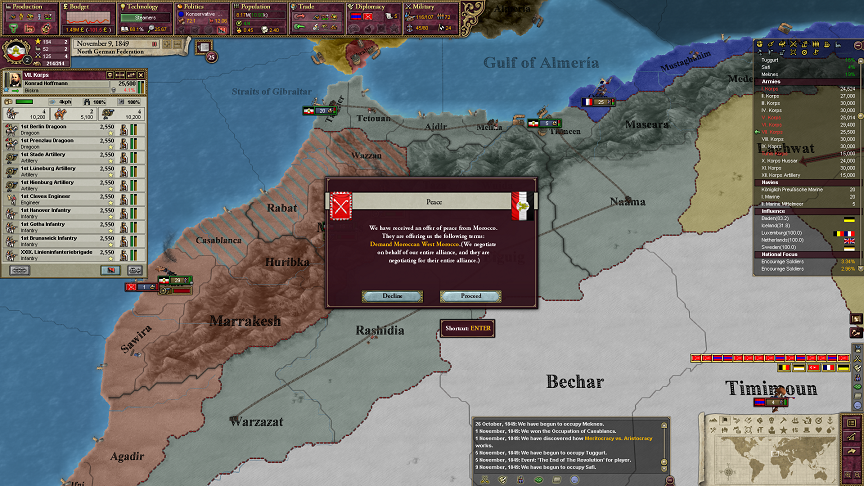Select Königlich Preußische Marine in the outliner
This screenshot has height=486, width=864.
[790, 190]
